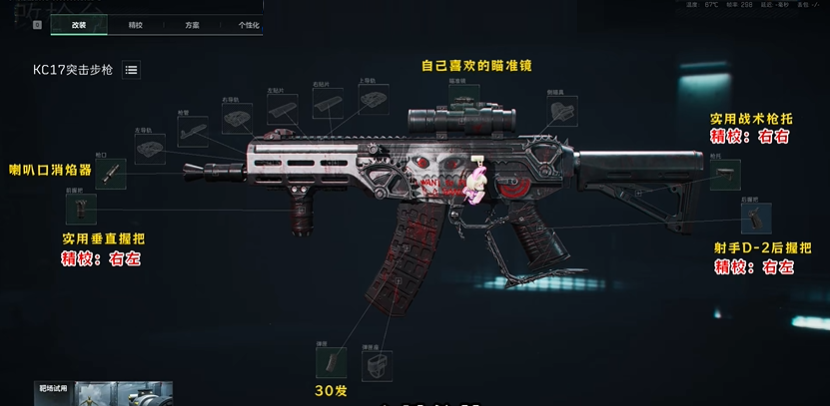Screen dimensions: 830x406
Task: Select the 枪口 muzzle attachment slot
Action: (110, 173)
